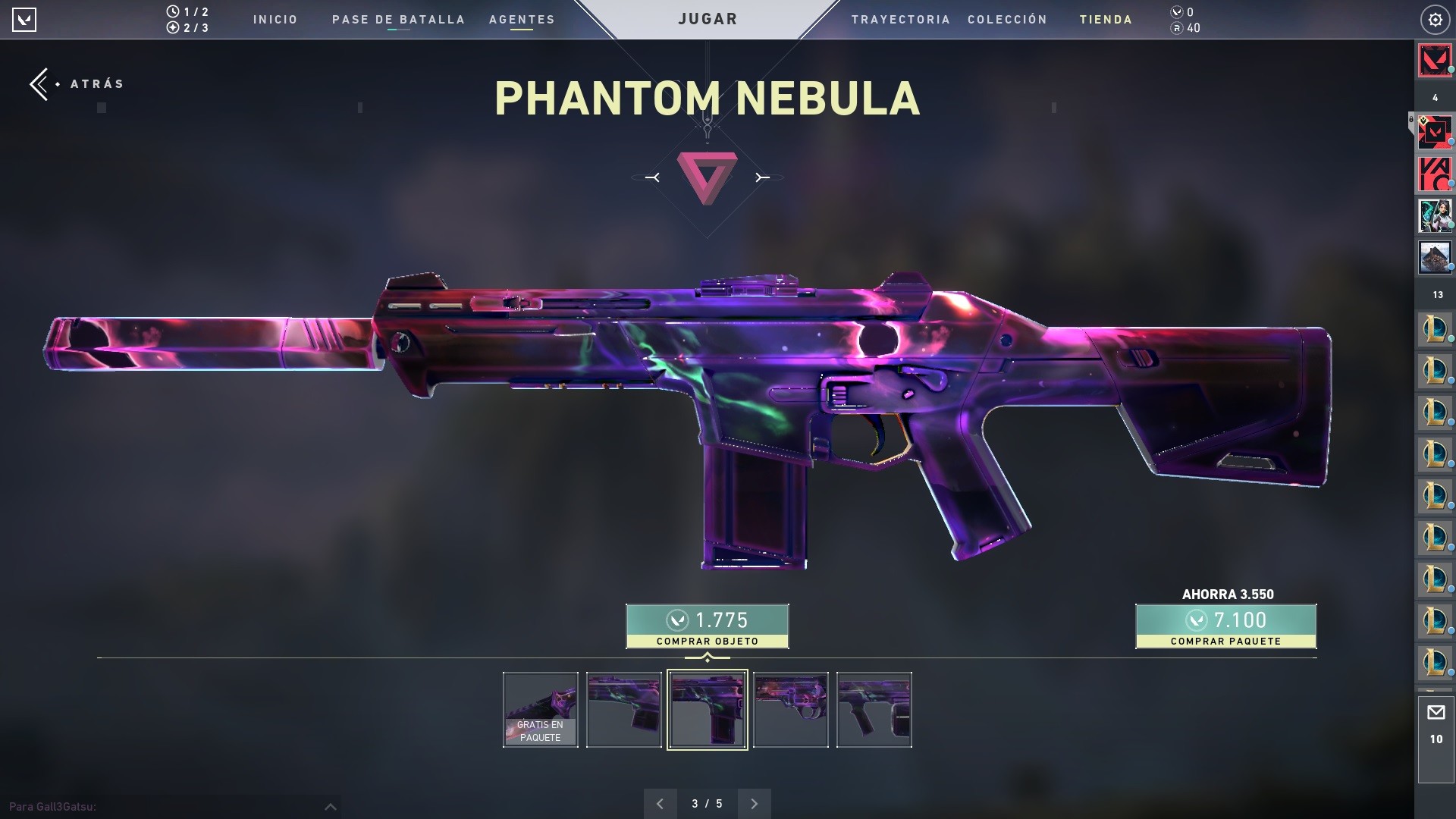Click the Valorant logo in the top-left corner
Image resolution: width=1456 pixels, height=819 pixels.
point(25,20)
